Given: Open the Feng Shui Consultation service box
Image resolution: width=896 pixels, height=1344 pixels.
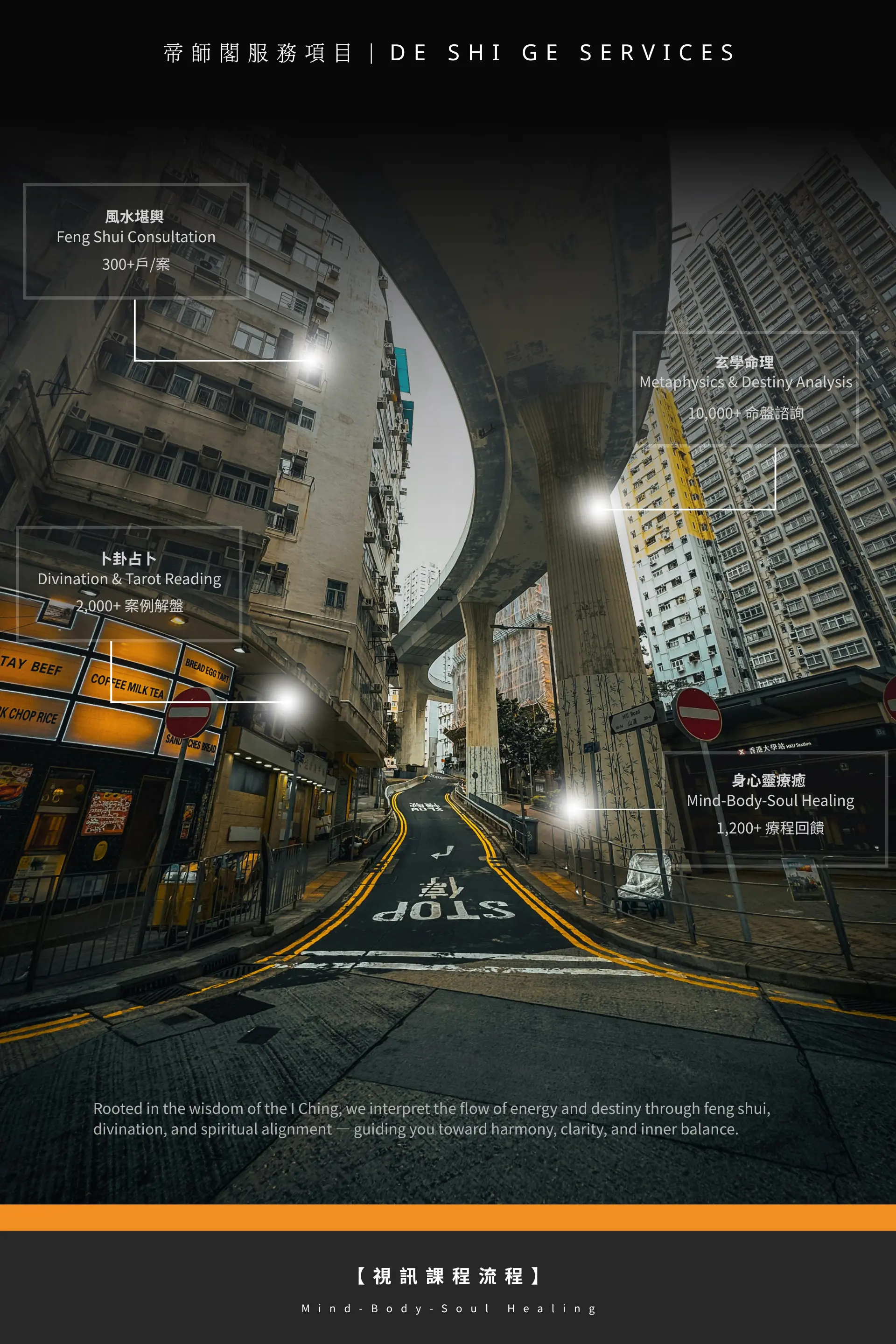Looking at the screenshot, I should 136,241.
